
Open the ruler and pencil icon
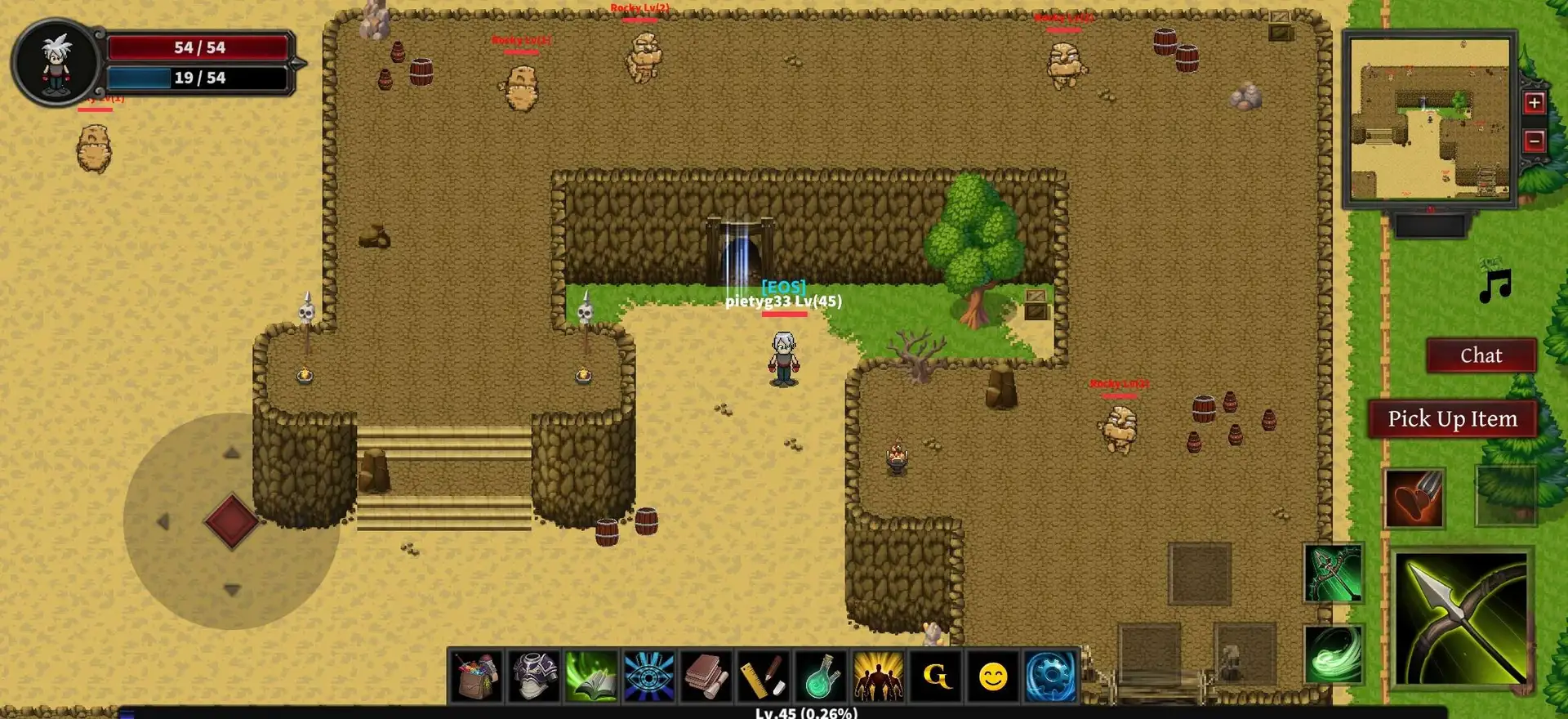(763, 676)
